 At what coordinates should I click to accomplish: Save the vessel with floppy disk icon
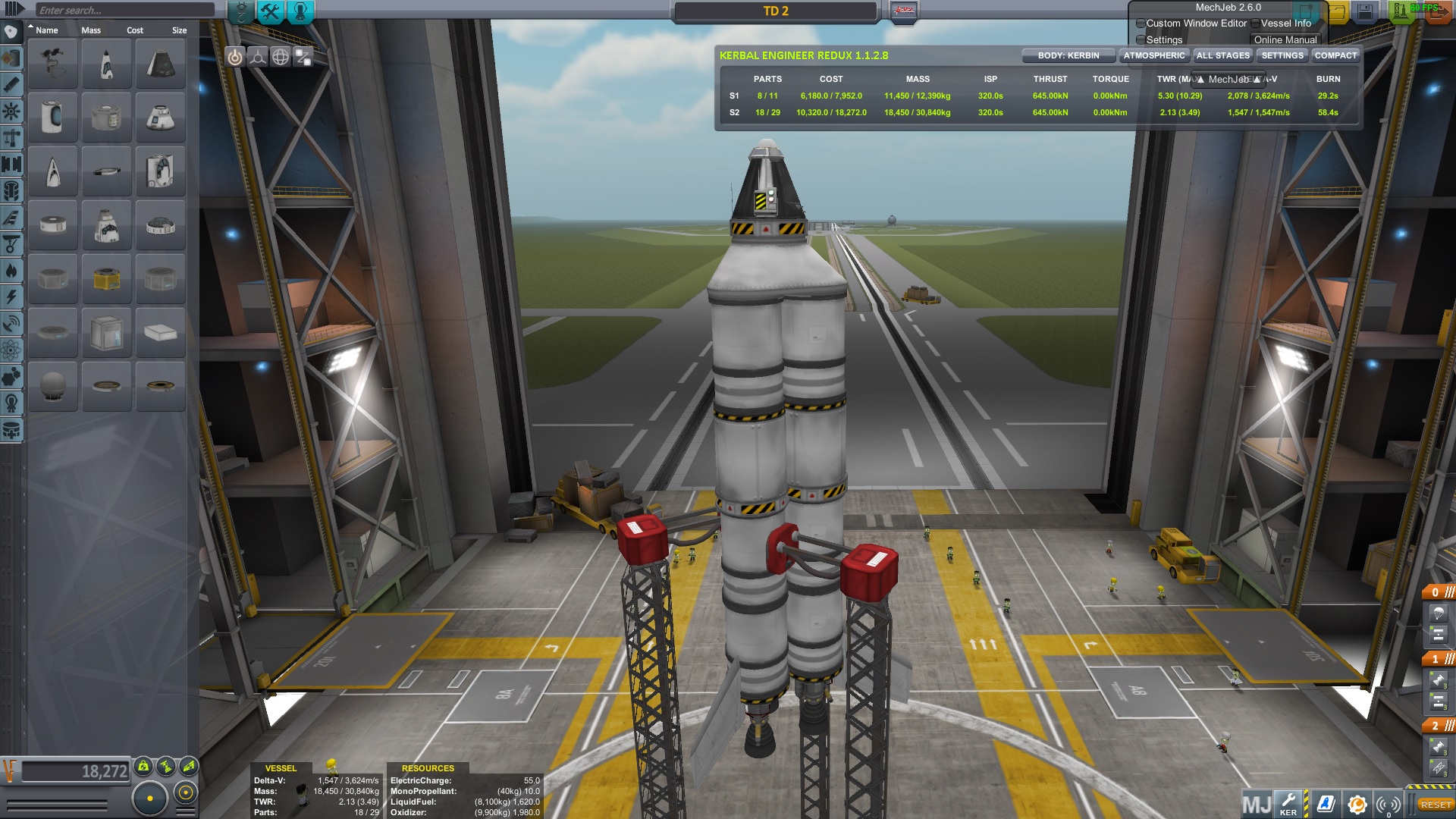(x=1364, y=11)
